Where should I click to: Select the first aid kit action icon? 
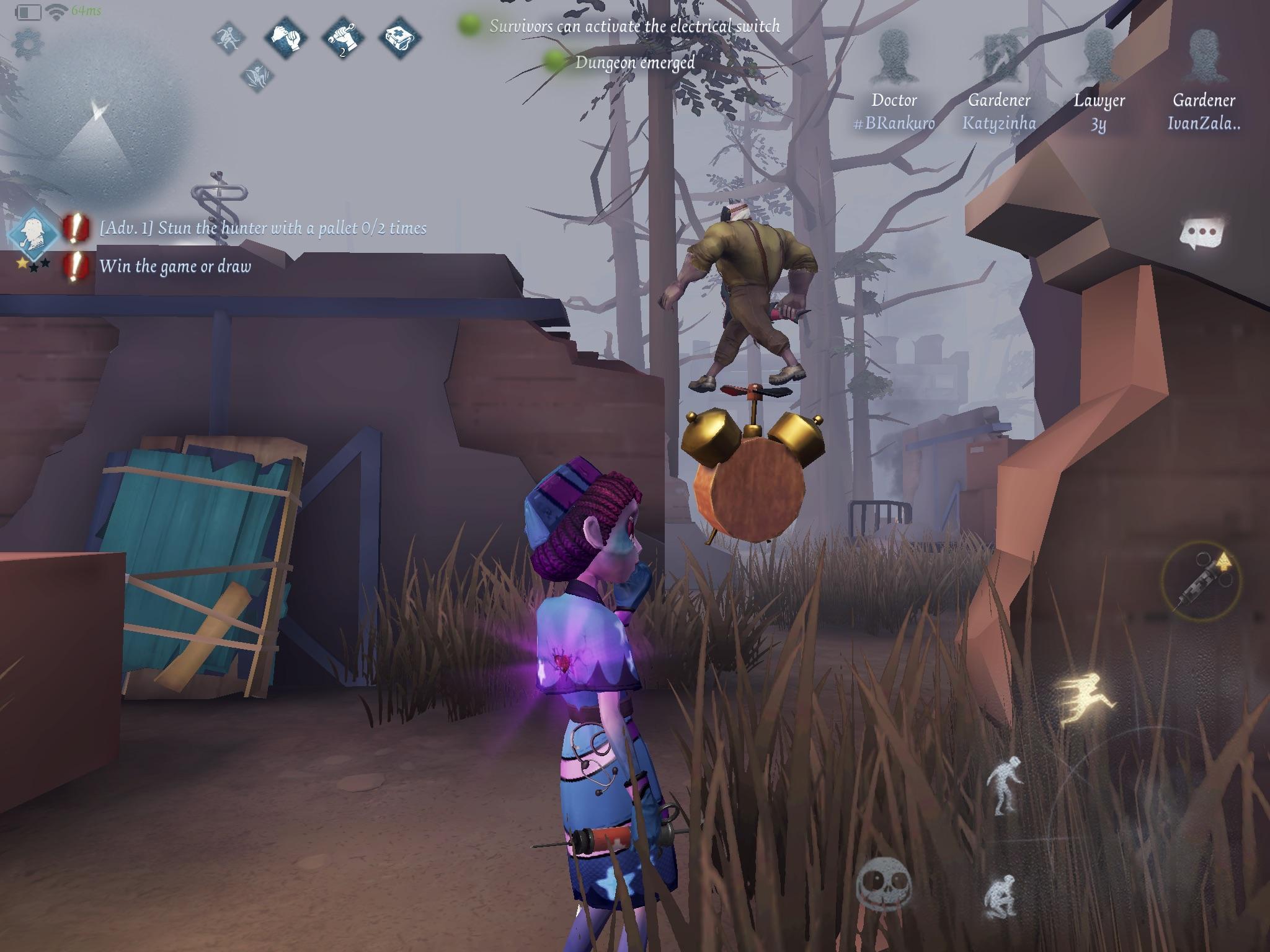(x=401, y=38)
